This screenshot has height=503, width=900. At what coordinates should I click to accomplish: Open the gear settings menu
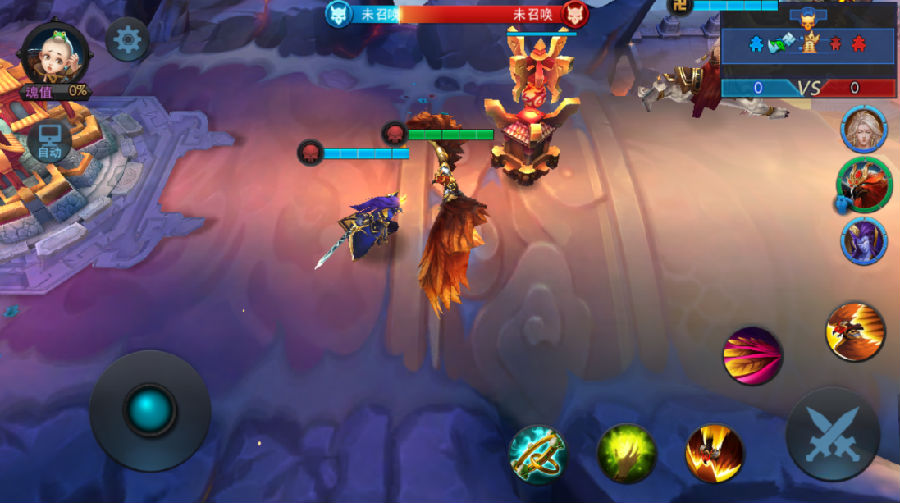coord(128,40)
